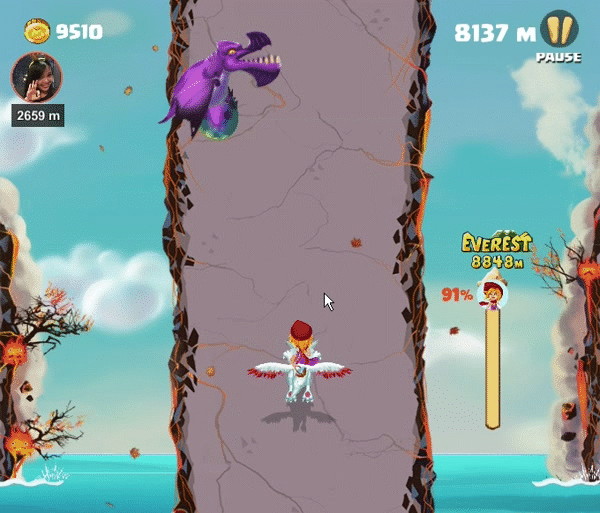This screenshot has height=513, width=600.
Task: Pause the game
Action: point(558,32)
